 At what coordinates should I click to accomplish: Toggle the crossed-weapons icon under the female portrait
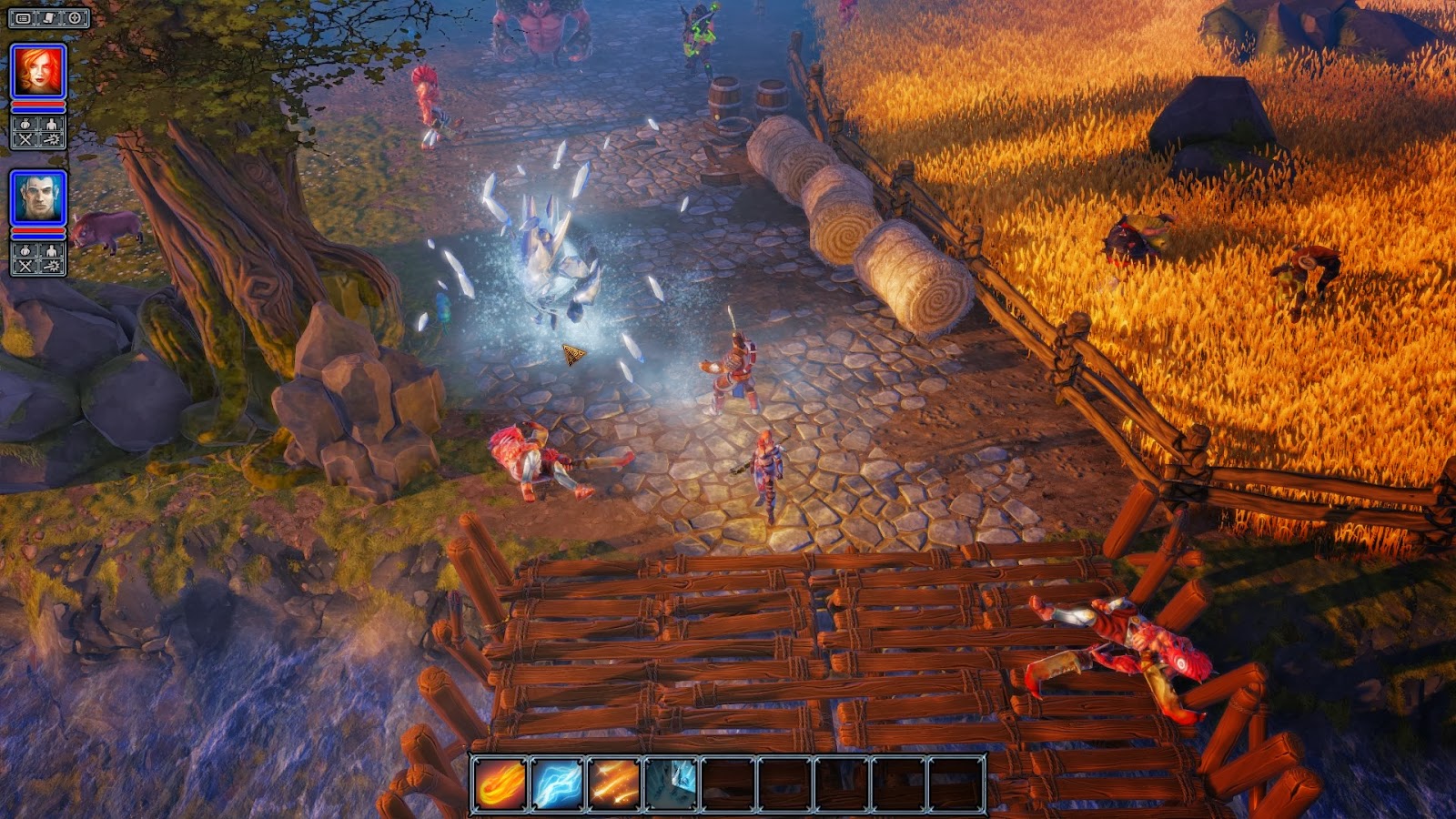pos(25,139)
